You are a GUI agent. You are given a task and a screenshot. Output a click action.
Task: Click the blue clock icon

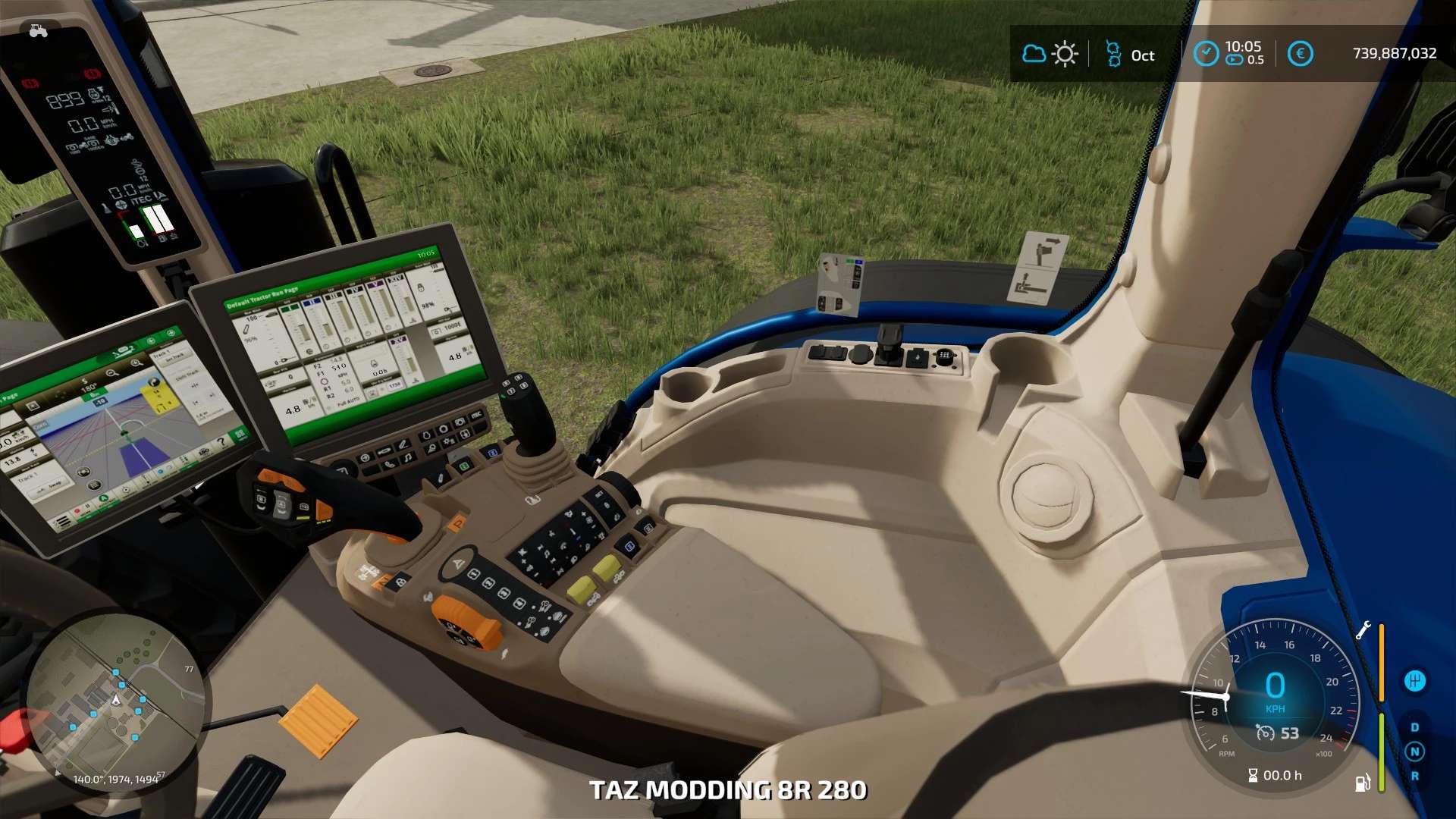point(1206,54)
